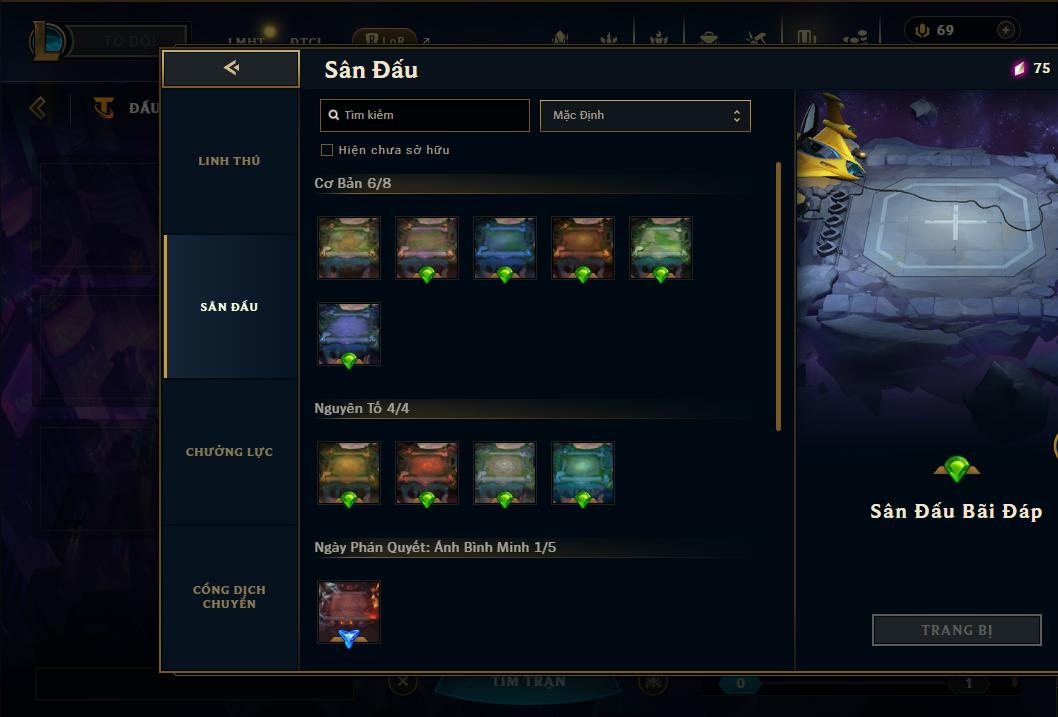Image resolution: width=1058 pixels, height=717 pixels.
Task: Equip arena with the TRANG BỊ button
Action: point(956,630)
